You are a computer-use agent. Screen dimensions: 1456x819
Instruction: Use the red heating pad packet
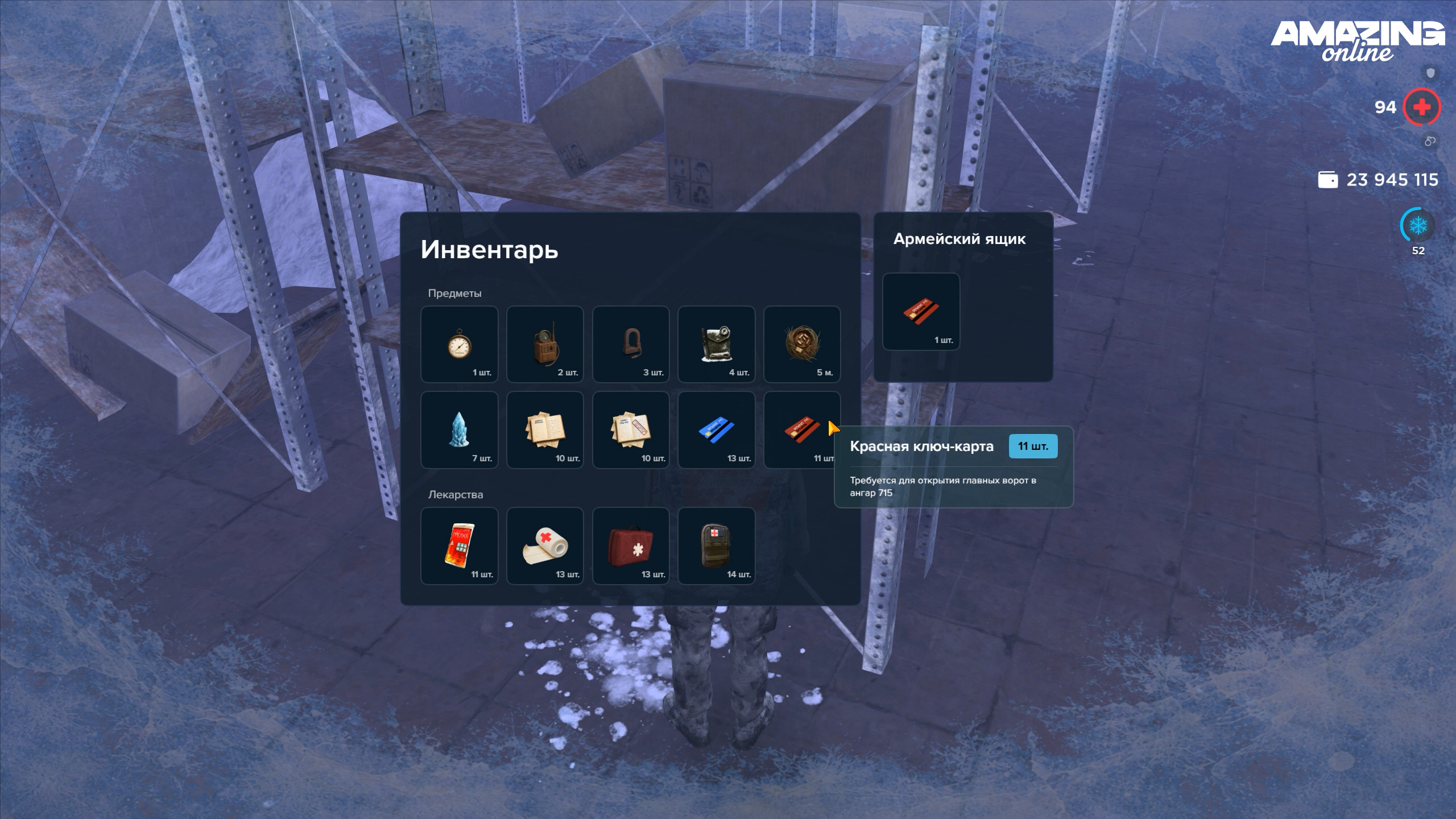coord(459,546)
